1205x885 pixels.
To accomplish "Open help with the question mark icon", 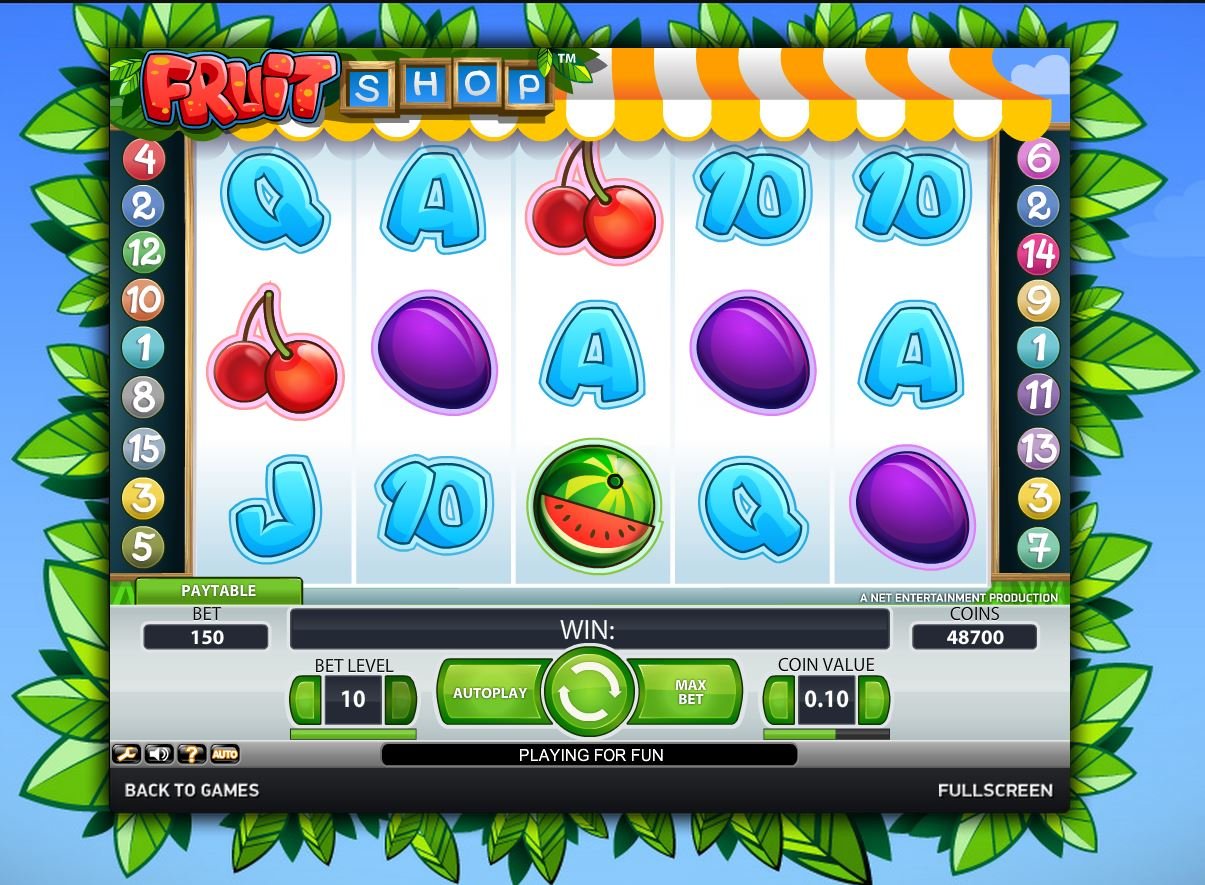I will (x=191, y=754).
